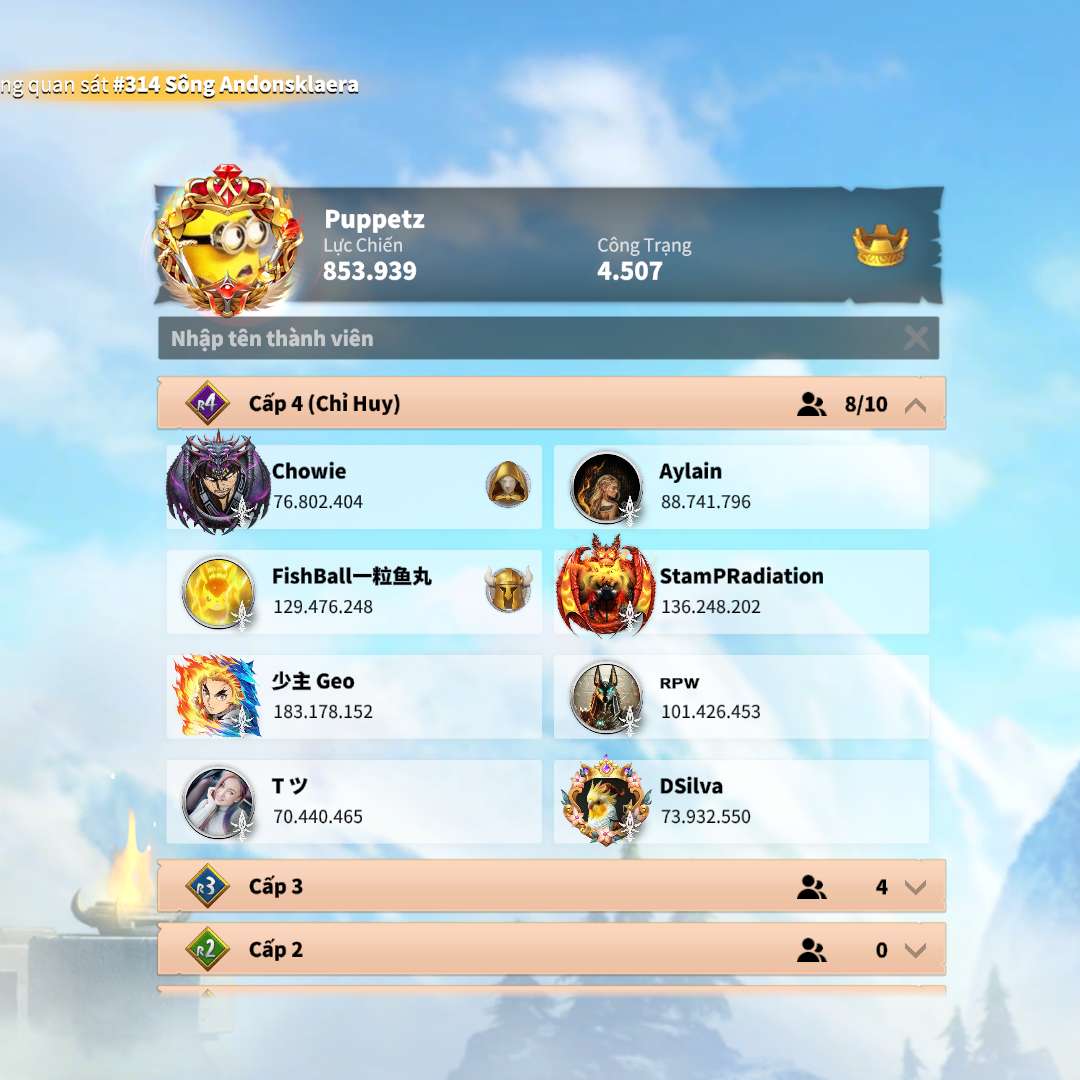Image resolution: width=1080 pixels, height=1080 pixels.
Task: Collapse the Cấp 4 (Chỉ Huy) section
Action: [914, 405]
